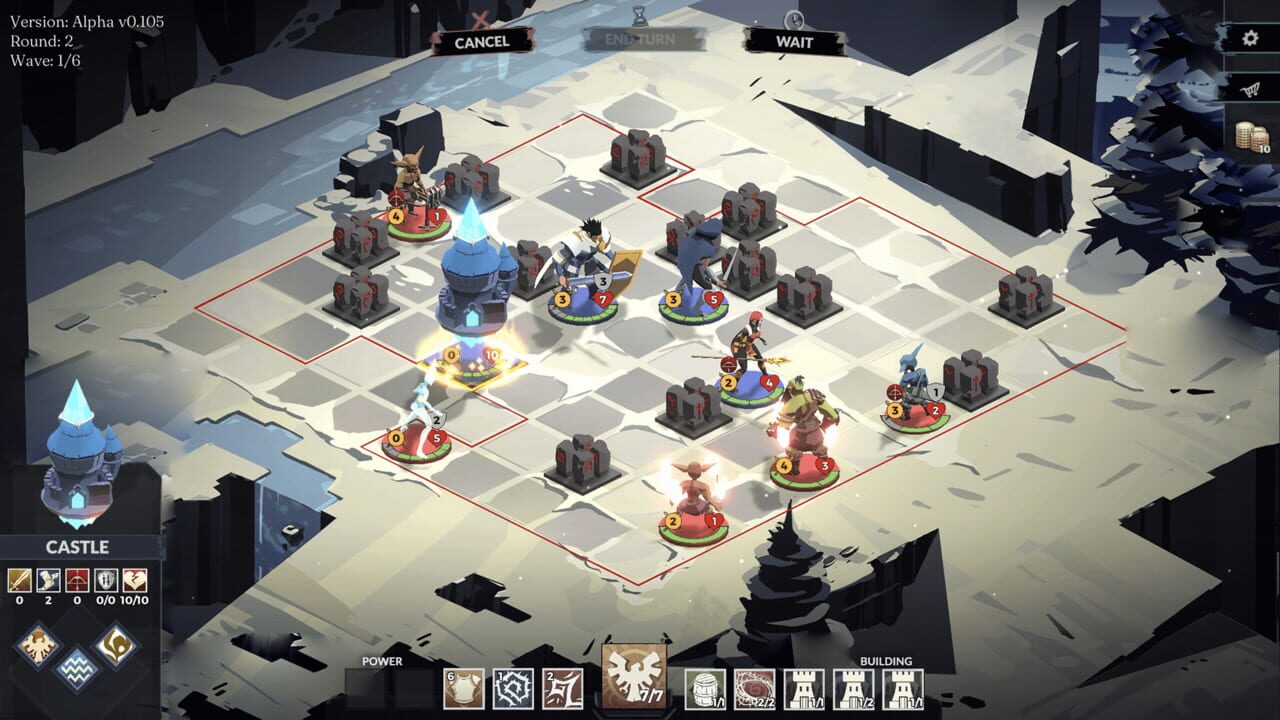Select the frost power costing 1

coord(513,687)
